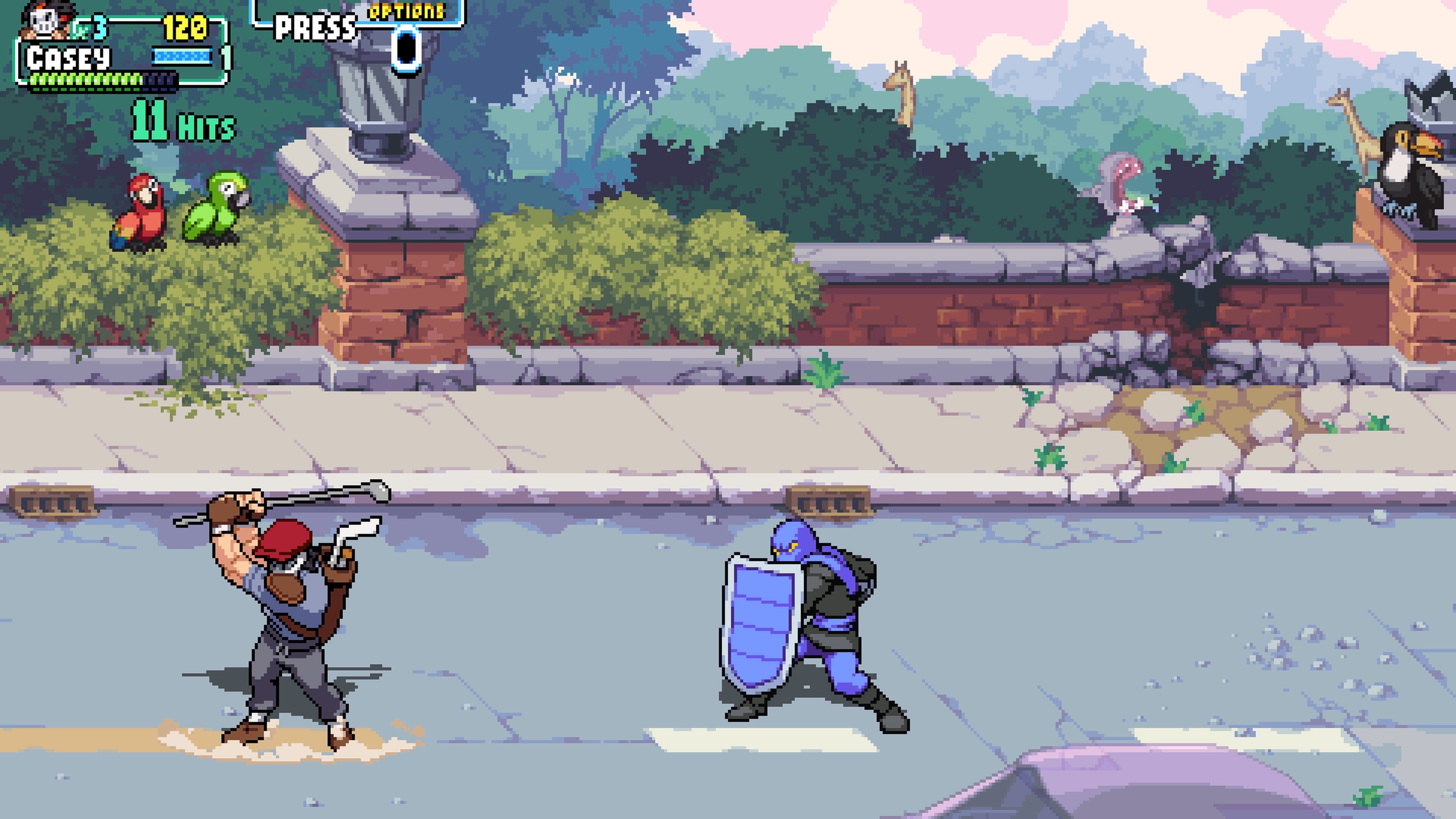The height and width of the screenshot is (819, 1456).
Task: Click the CASEY name label plate
Action: (x=68, y=55)
